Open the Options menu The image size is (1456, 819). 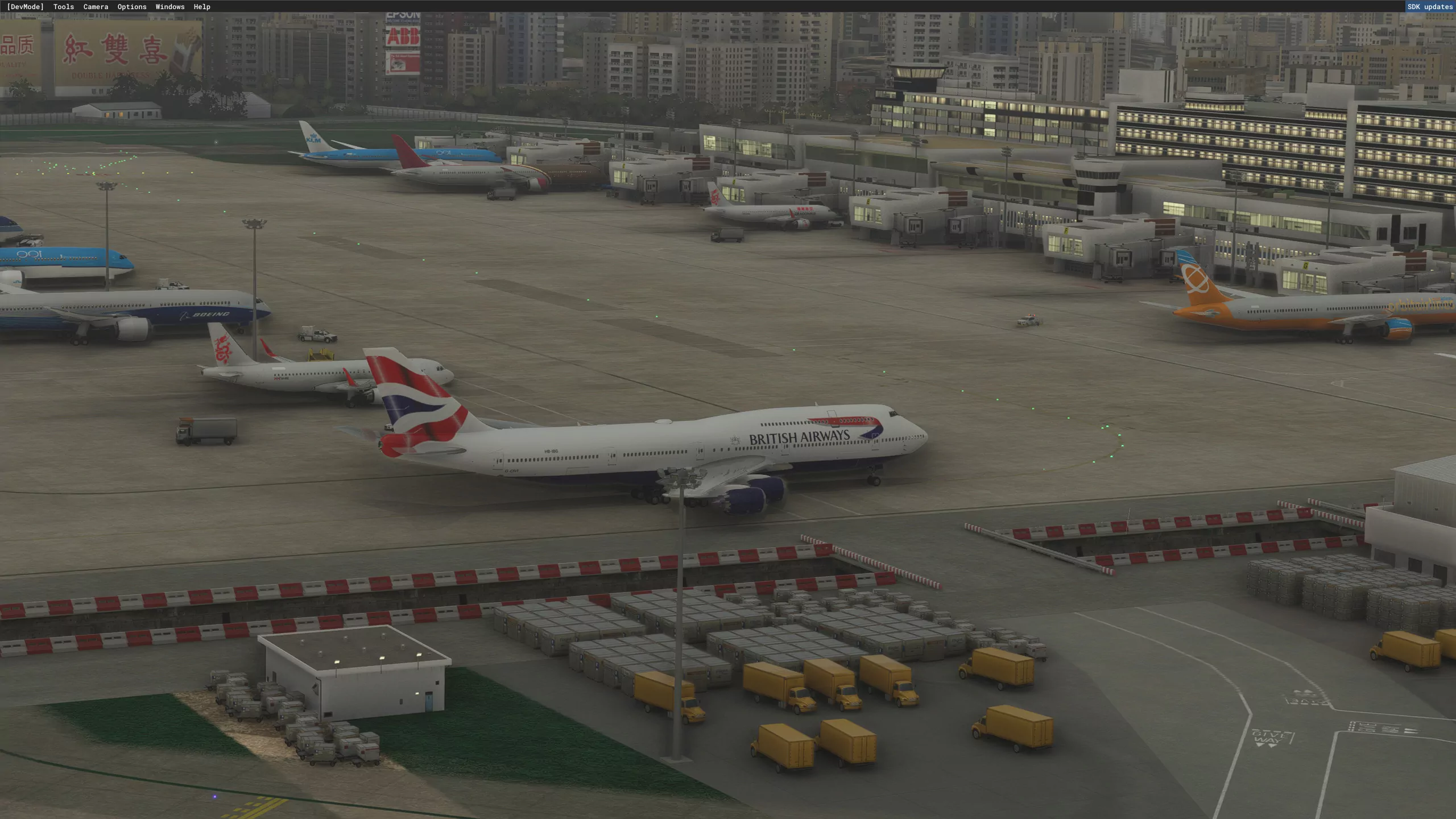point(132,7)
